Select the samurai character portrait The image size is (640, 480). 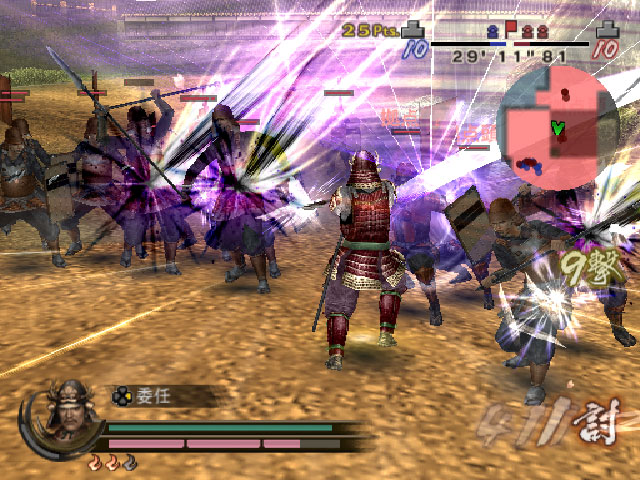pos(65,414)
